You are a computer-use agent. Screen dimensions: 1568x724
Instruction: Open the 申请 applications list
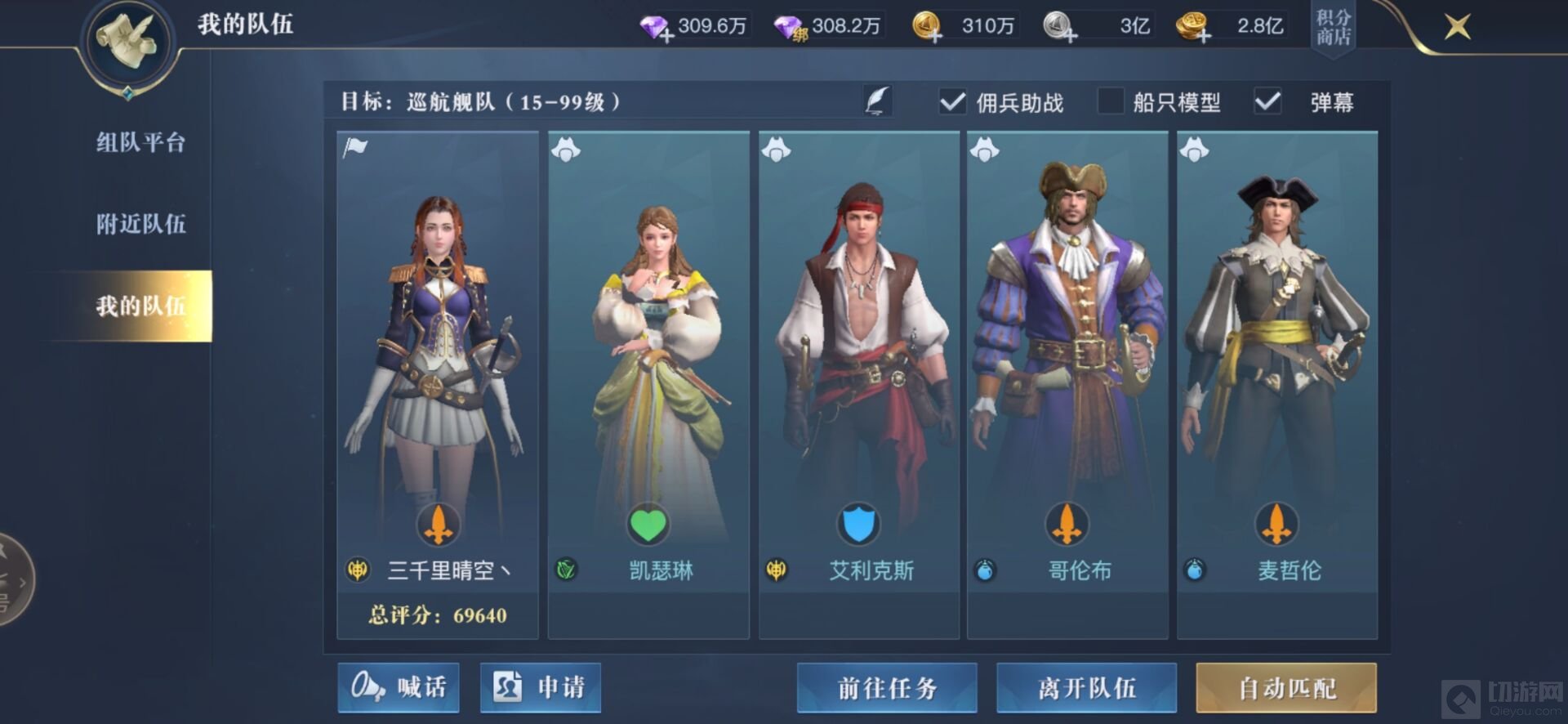(x=541, y=687)
